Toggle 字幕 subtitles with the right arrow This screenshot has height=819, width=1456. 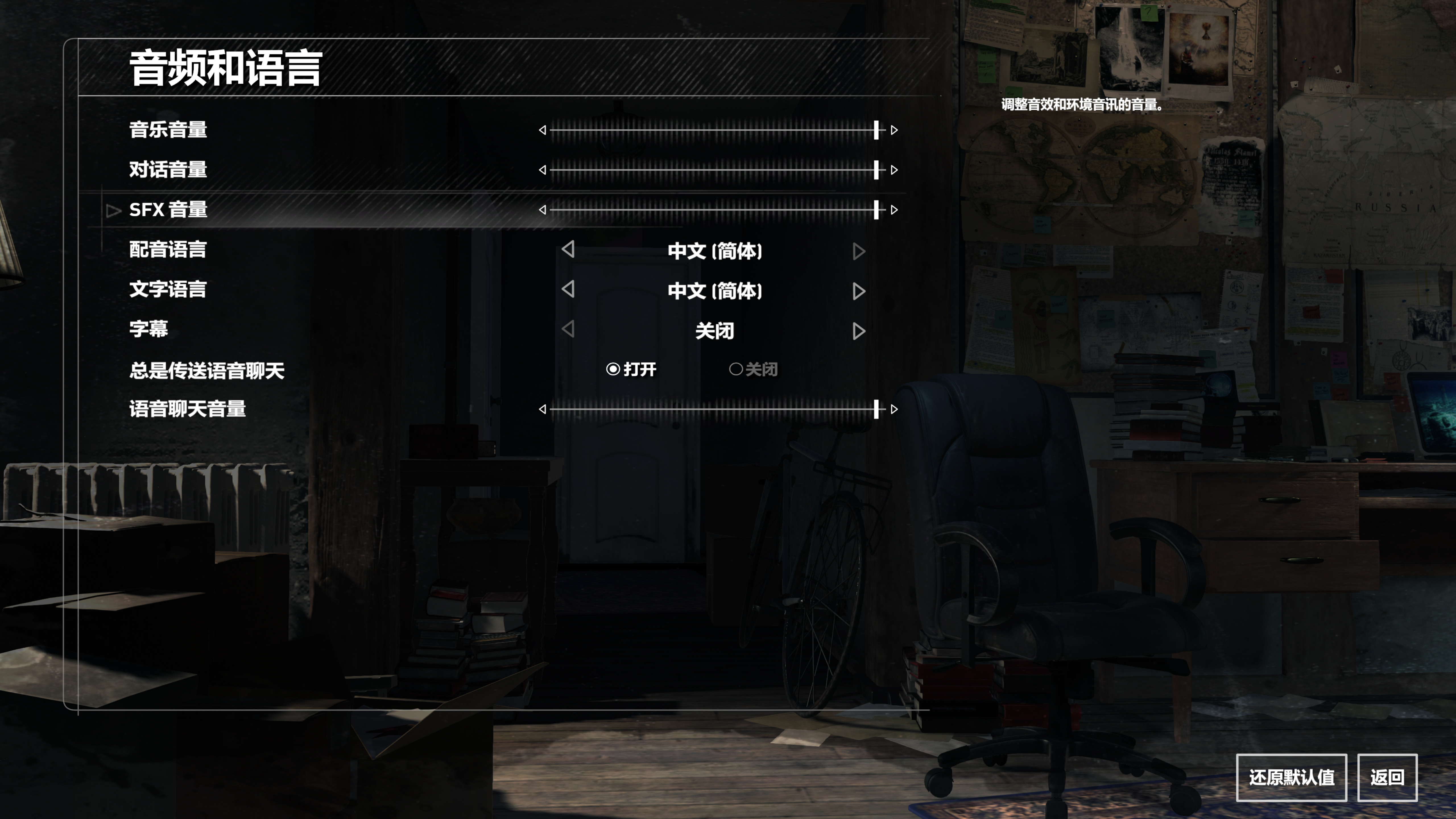point(859,331)
